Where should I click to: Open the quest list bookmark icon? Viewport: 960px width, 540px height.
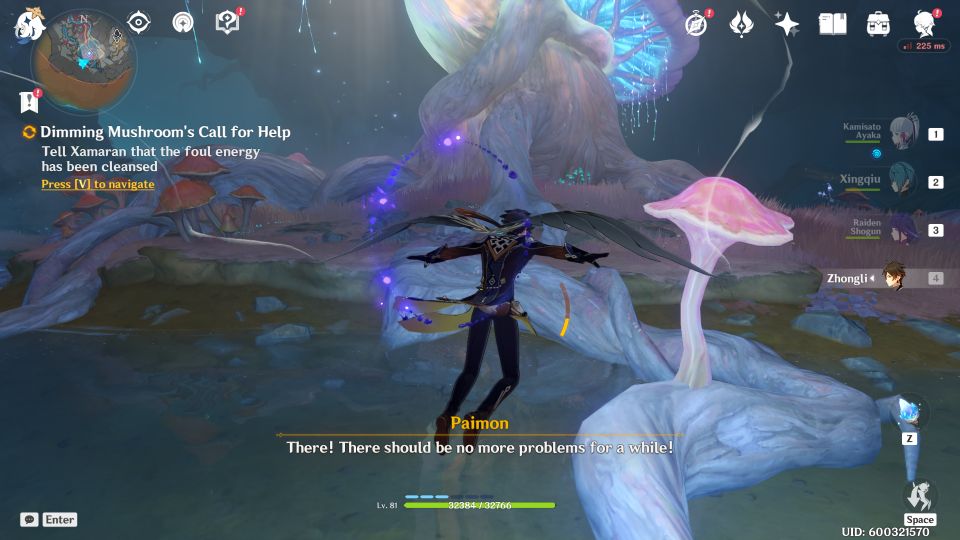[29, 101]
